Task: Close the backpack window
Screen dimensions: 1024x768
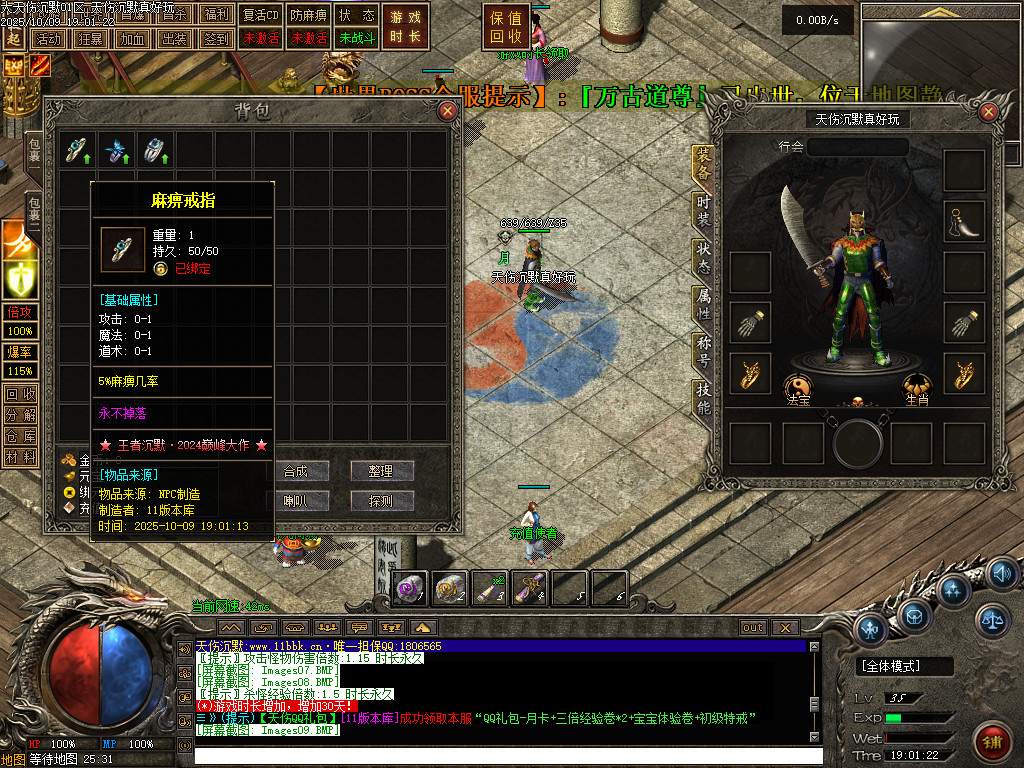Action: pyautogui.click(x=447, y=111)
